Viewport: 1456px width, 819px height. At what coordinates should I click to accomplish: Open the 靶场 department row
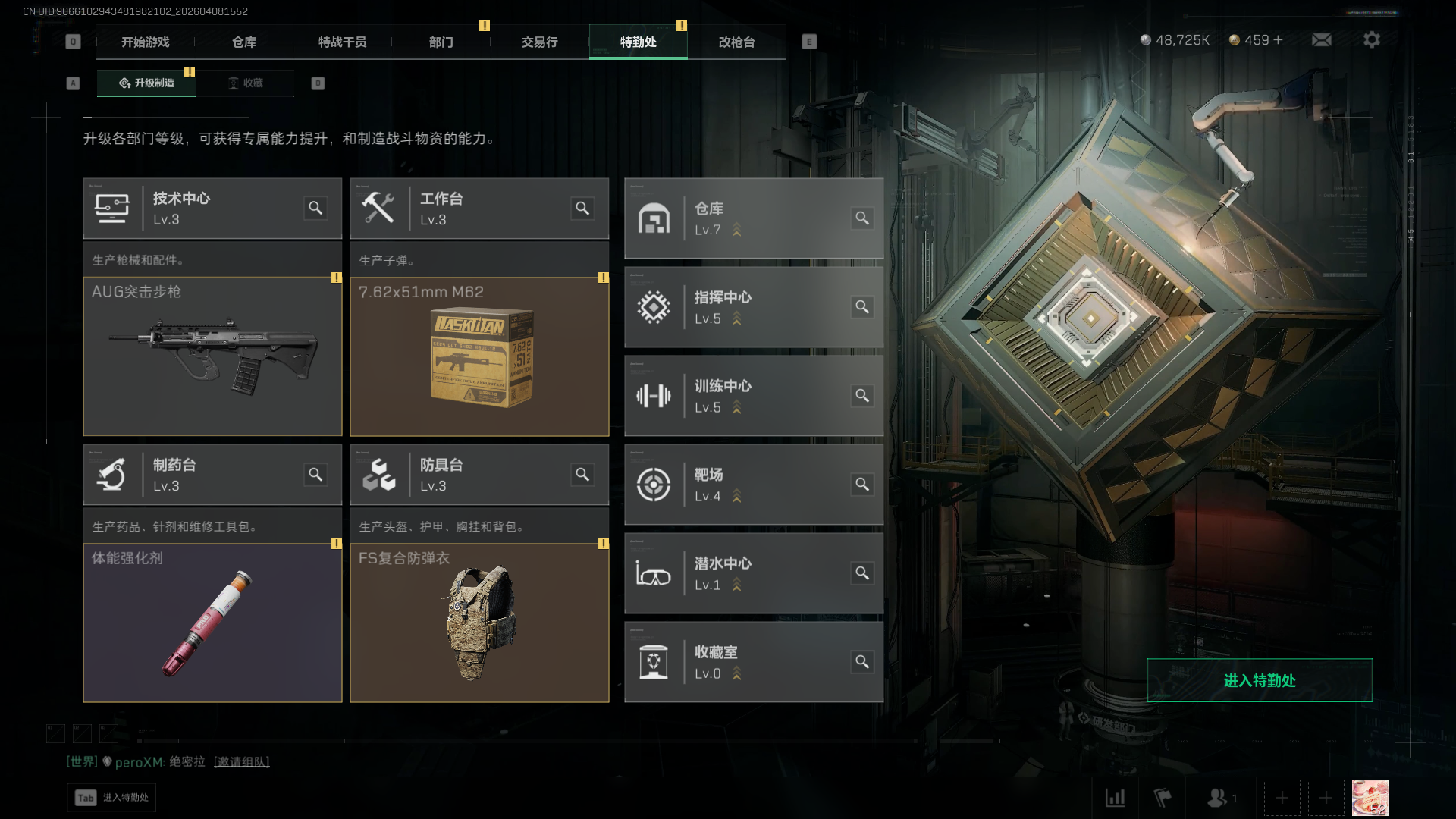tap(753, 485)
